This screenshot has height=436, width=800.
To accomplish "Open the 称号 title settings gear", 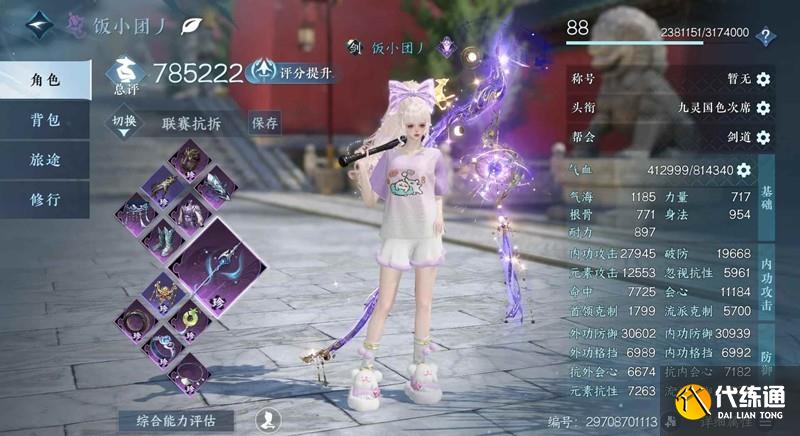I will pos(763,79).
